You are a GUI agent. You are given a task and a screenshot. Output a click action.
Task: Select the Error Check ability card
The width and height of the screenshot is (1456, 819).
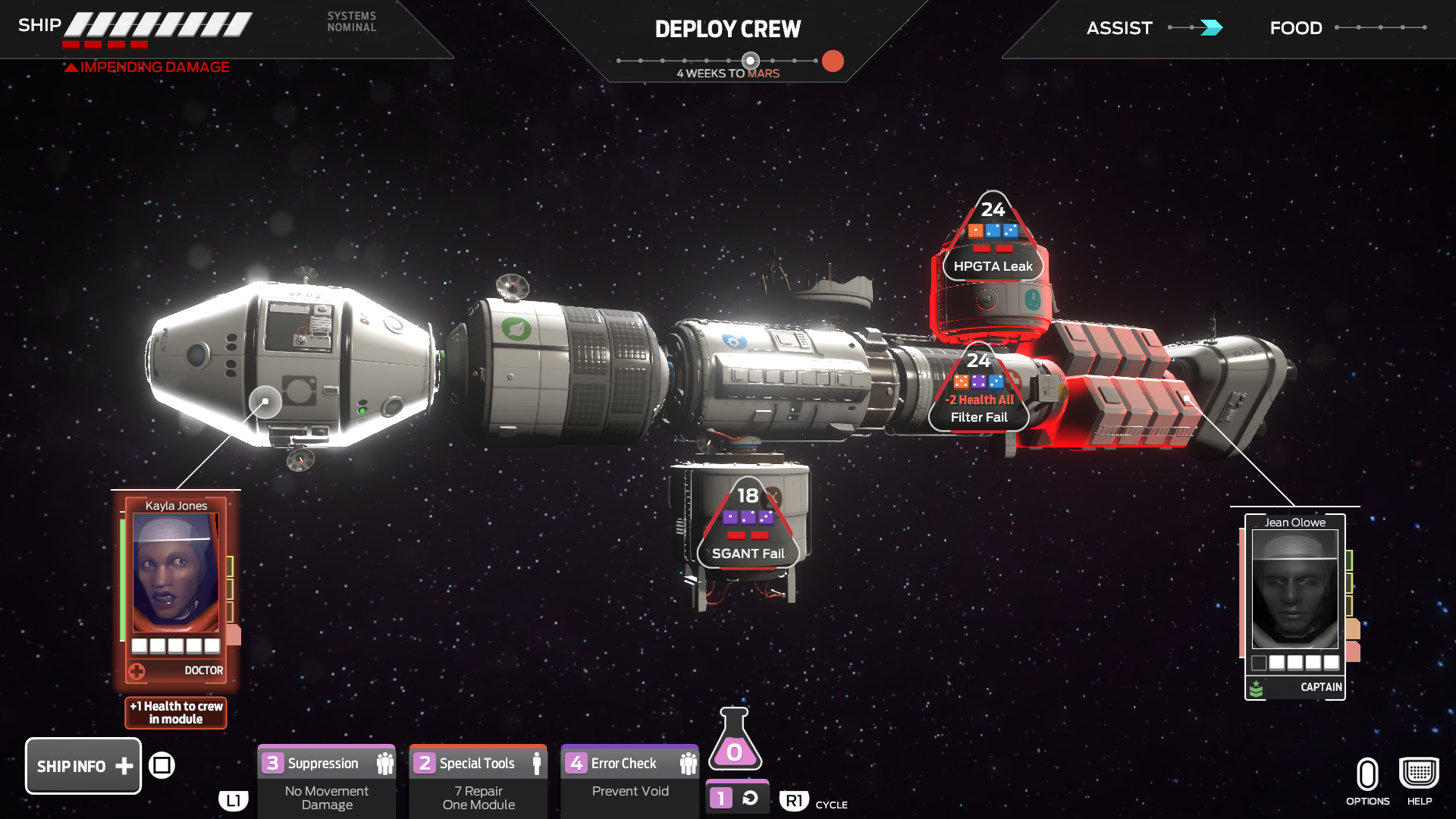coord(629,763)
